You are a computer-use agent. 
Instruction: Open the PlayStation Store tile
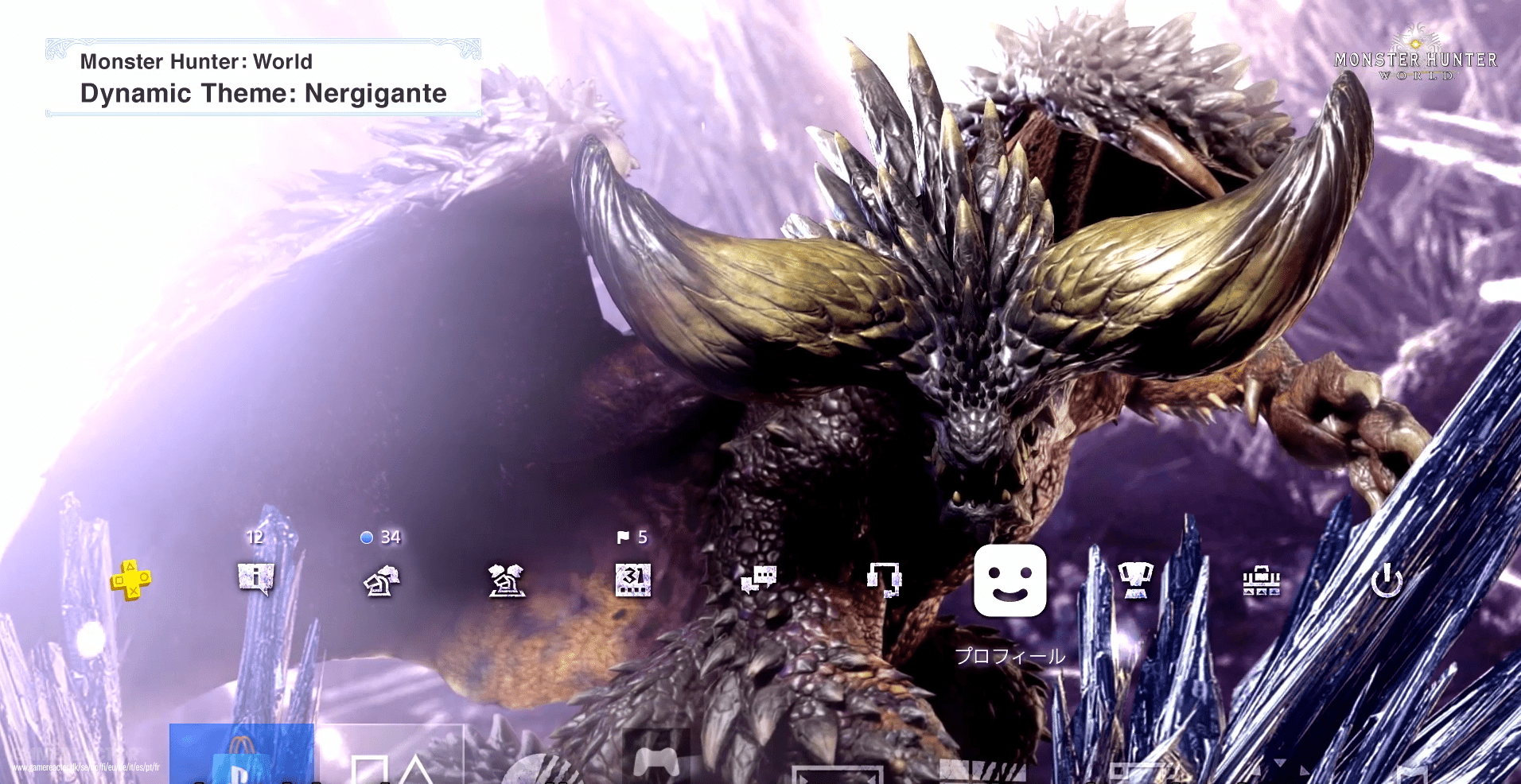pos(243,755)
